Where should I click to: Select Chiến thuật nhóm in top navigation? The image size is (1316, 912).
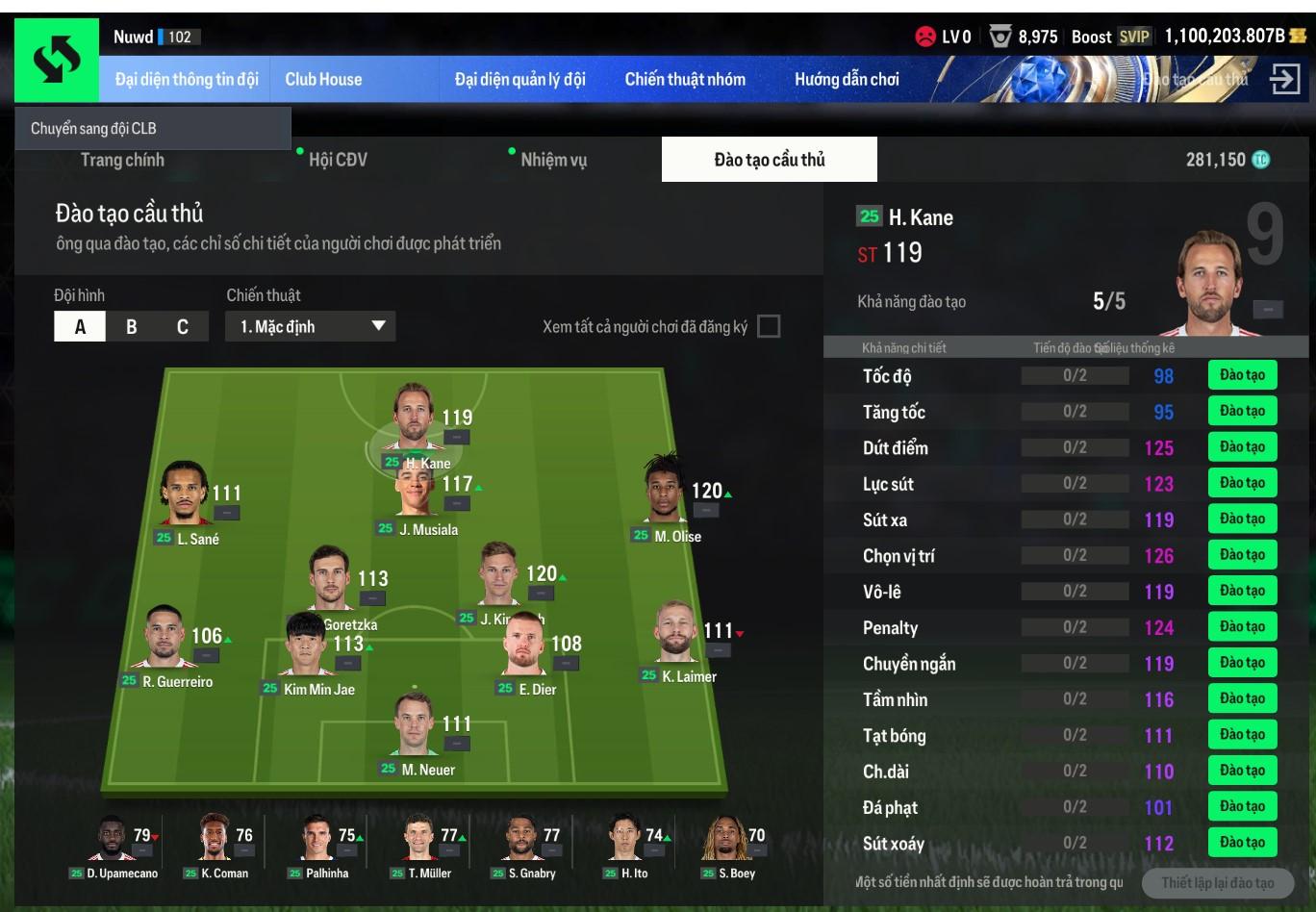tap(685, 80)
